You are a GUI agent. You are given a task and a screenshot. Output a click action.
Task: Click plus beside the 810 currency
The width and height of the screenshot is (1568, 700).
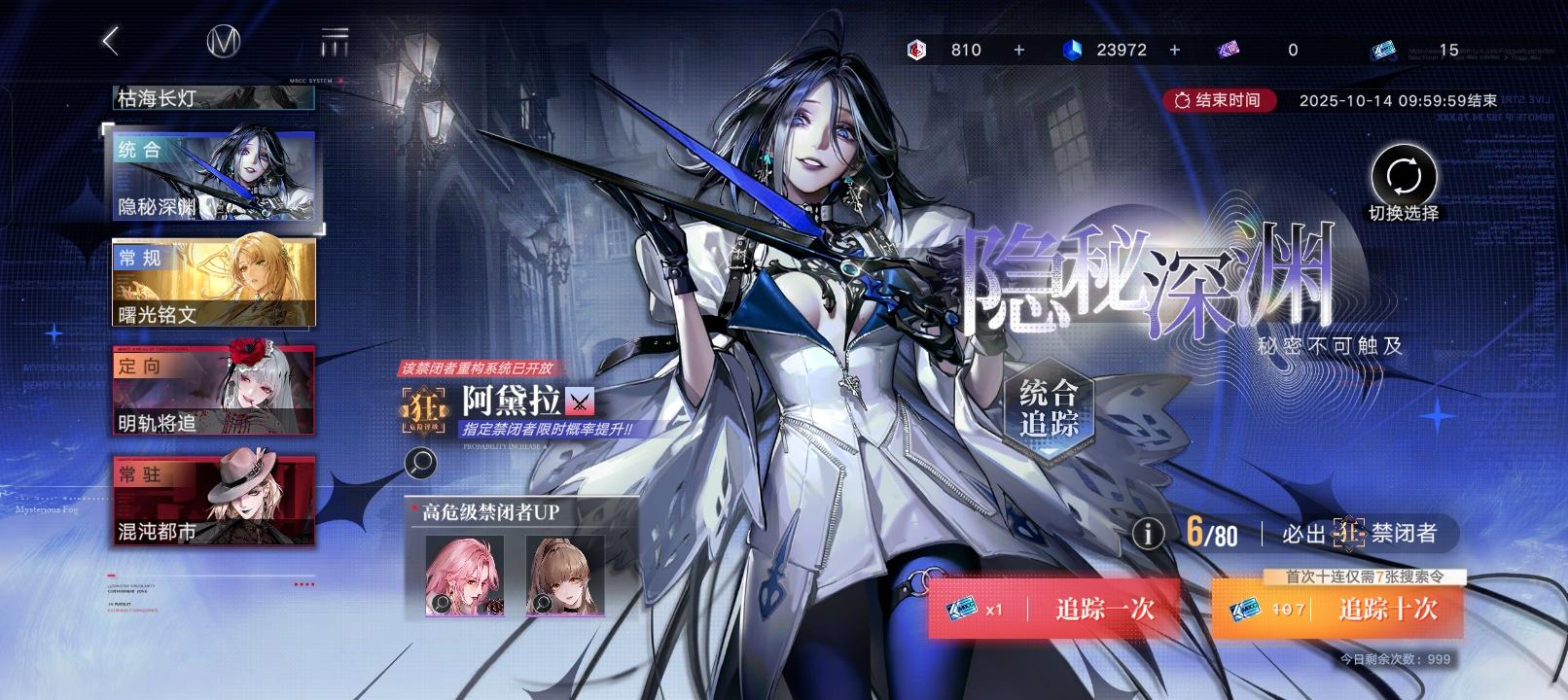[x=1018, y=49]
